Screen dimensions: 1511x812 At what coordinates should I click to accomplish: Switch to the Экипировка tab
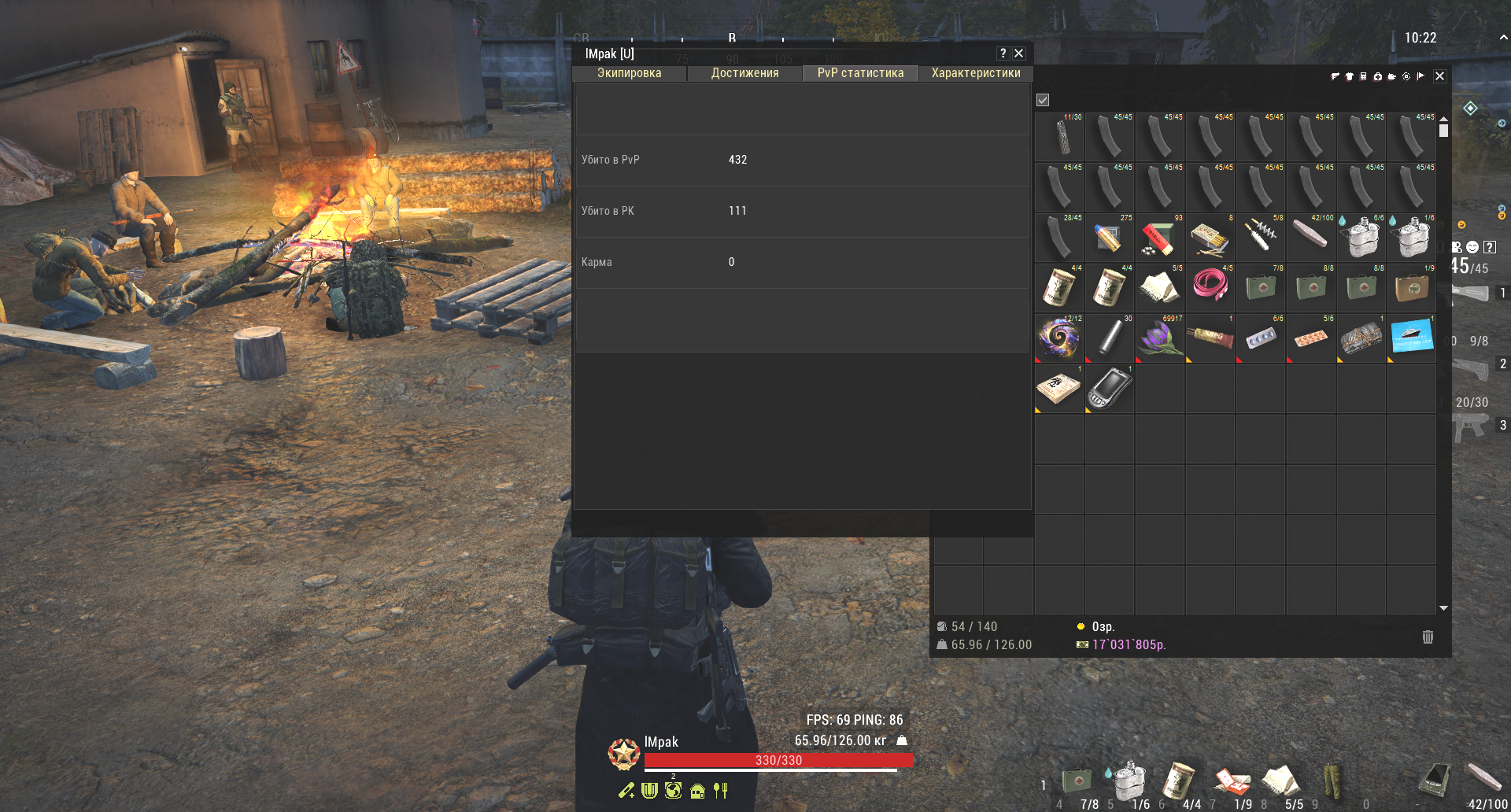pos(629,73)
